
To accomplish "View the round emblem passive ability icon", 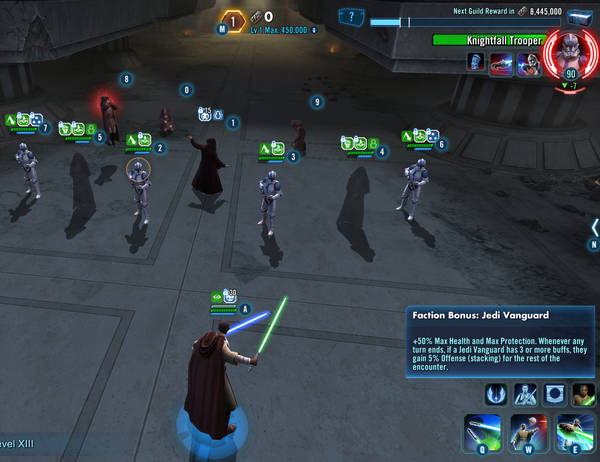I will pos(555,393).
